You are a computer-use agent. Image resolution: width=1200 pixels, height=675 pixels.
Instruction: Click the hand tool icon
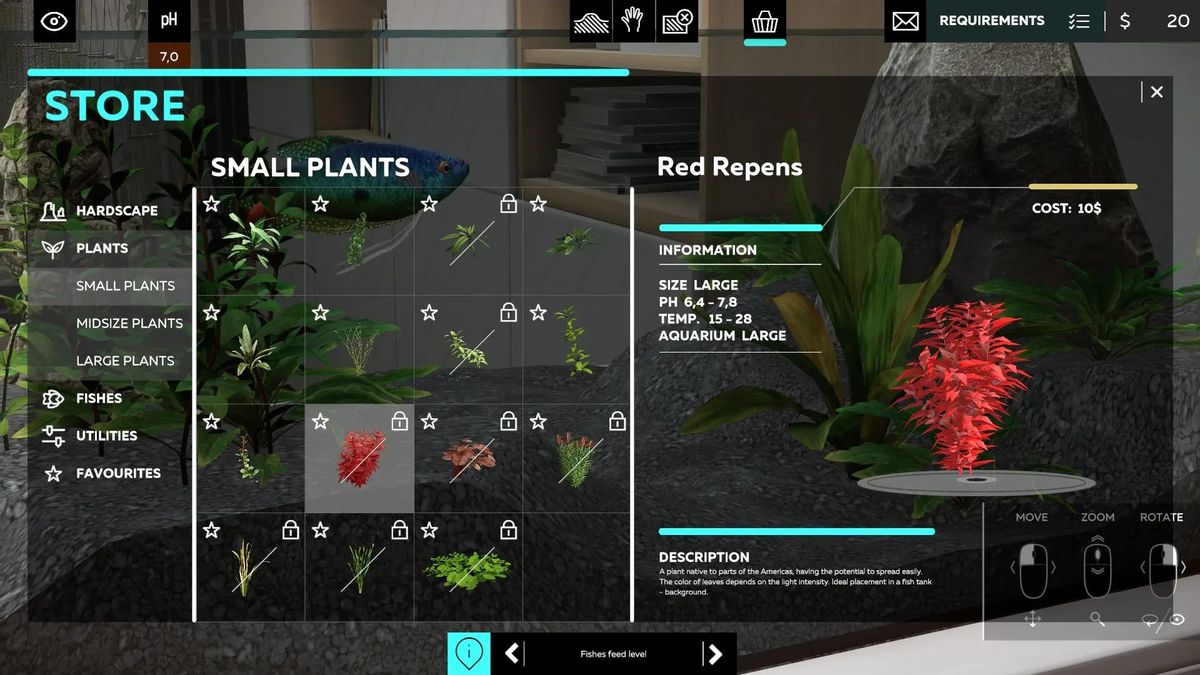(x=633, y=21)
